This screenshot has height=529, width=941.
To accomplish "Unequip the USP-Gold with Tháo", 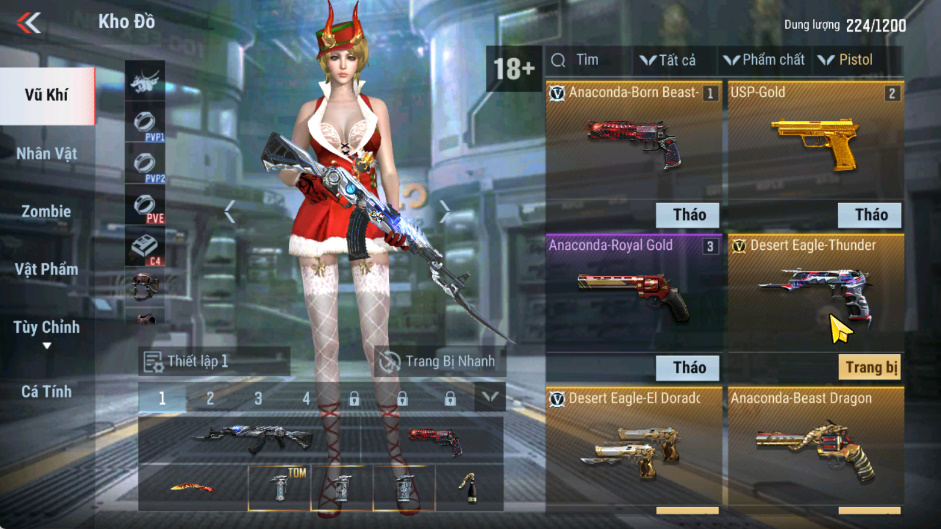I will (x=870, y=214).
